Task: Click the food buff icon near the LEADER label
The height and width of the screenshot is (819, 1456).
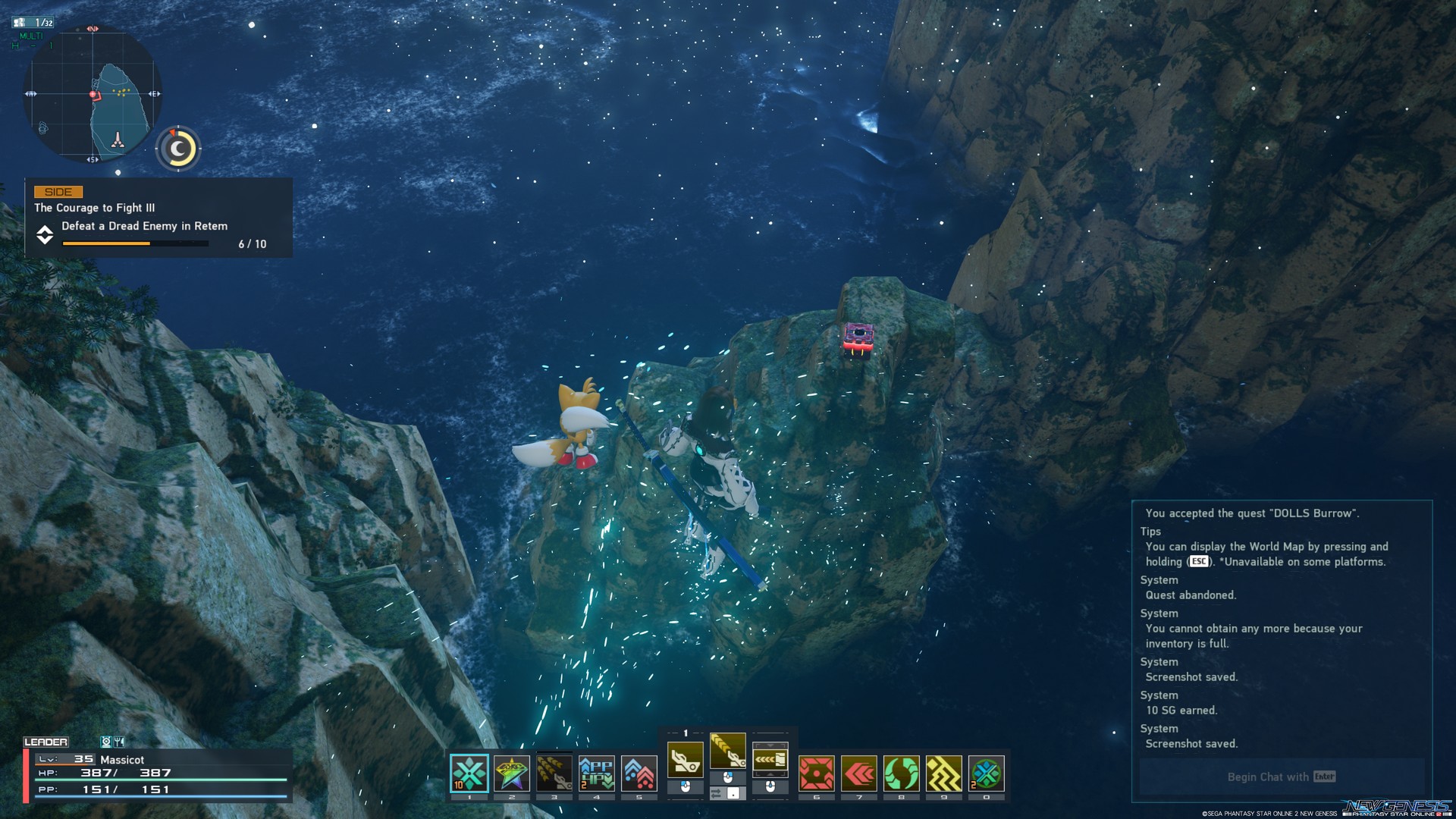Action: coord(119,742)
